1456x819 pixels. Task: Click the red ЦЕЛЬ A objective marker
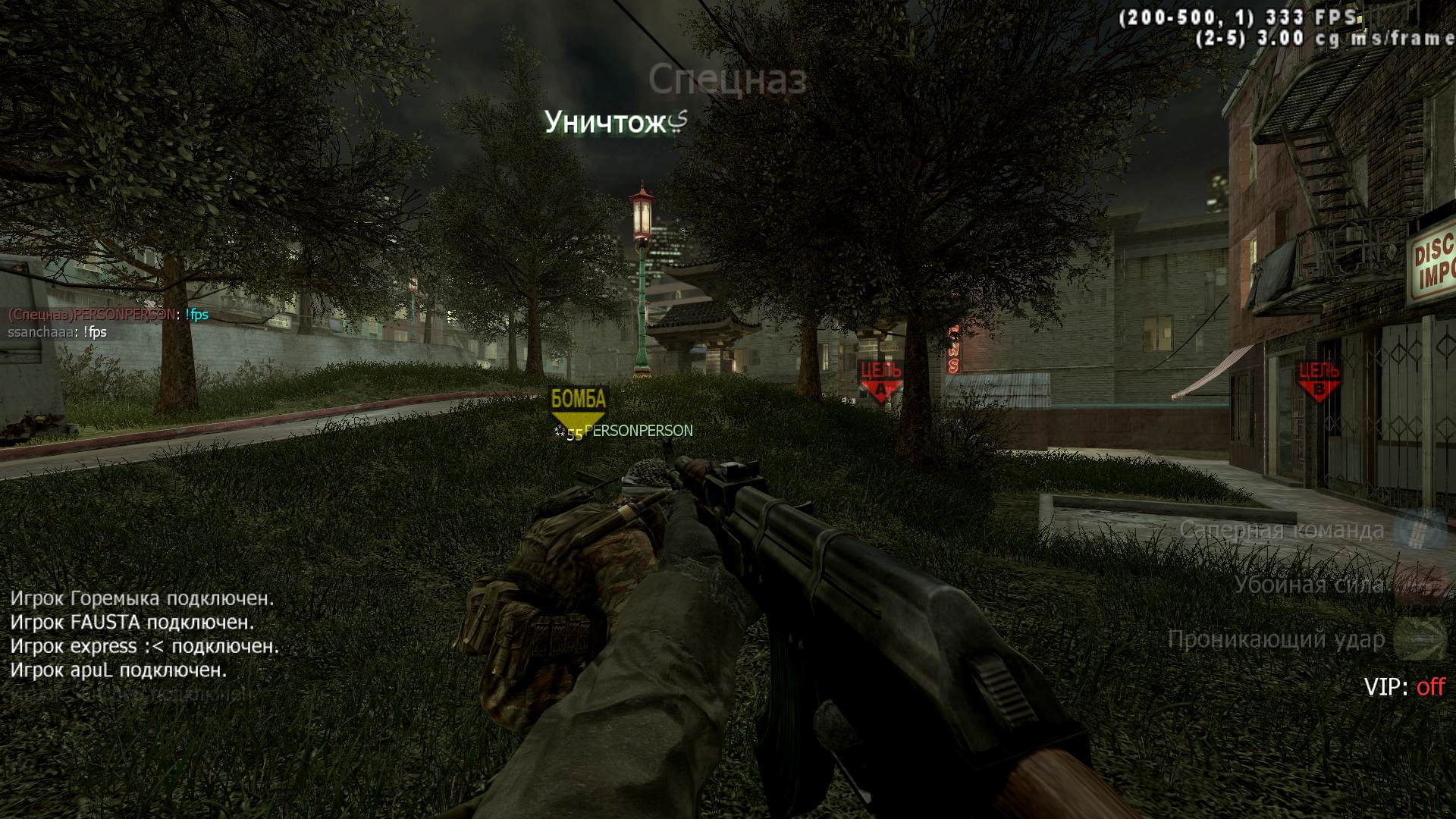pos(880,381)
